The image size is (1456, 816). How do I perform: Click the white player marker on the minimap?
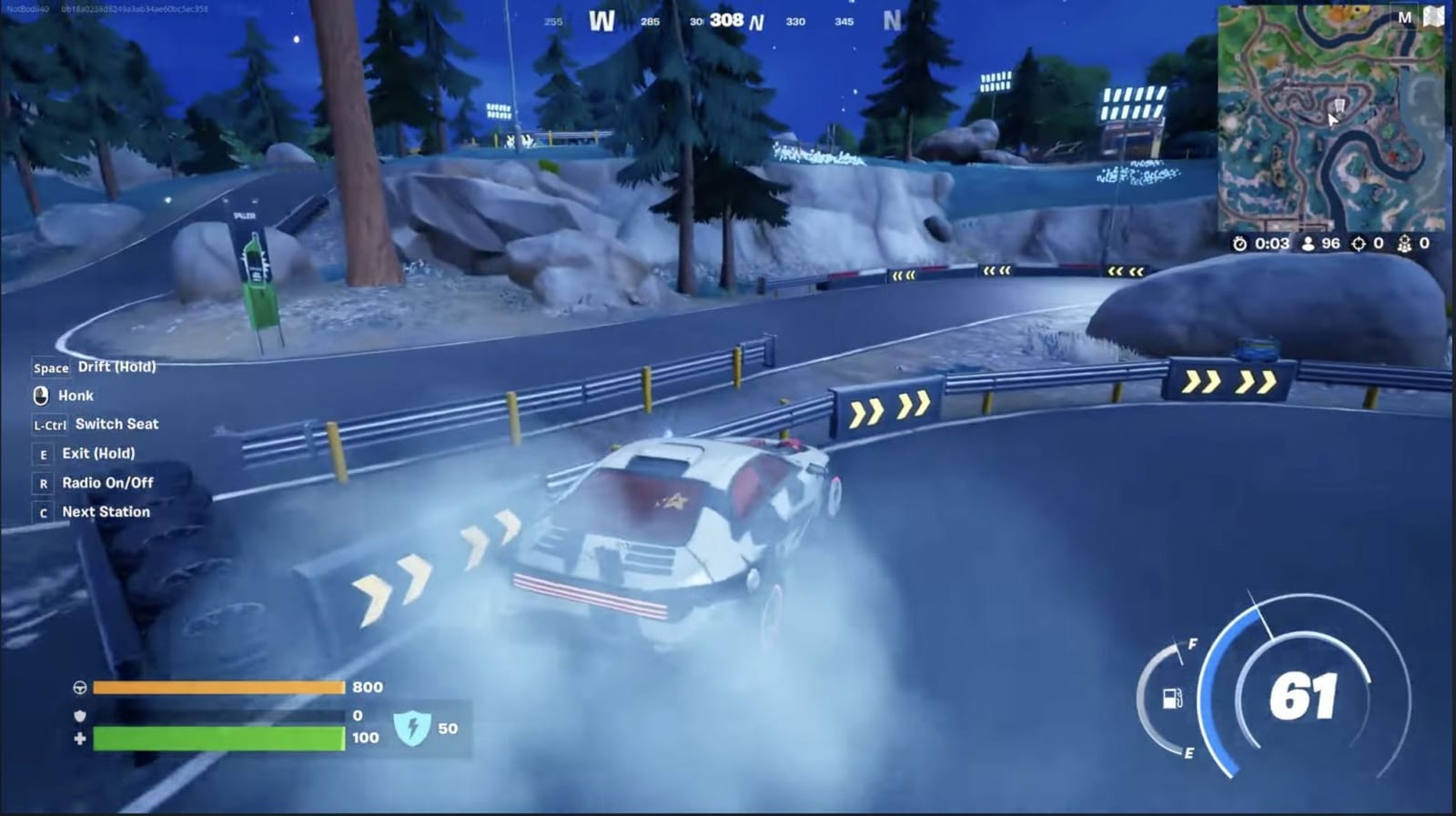coord(1334,118)
